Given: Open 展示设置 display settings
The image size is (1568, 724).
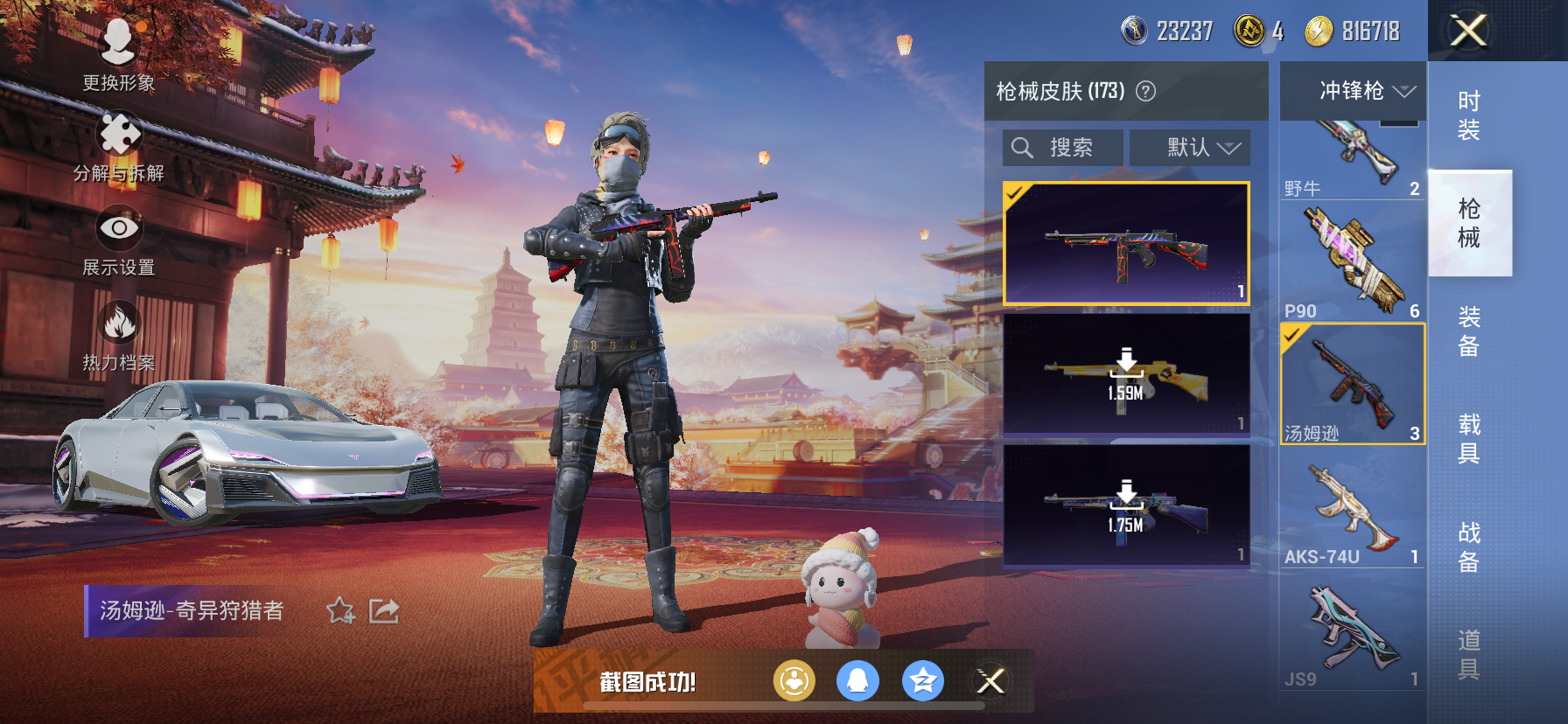Looking at the screenshot, I should pyautogui.click(x=119, y=240).
